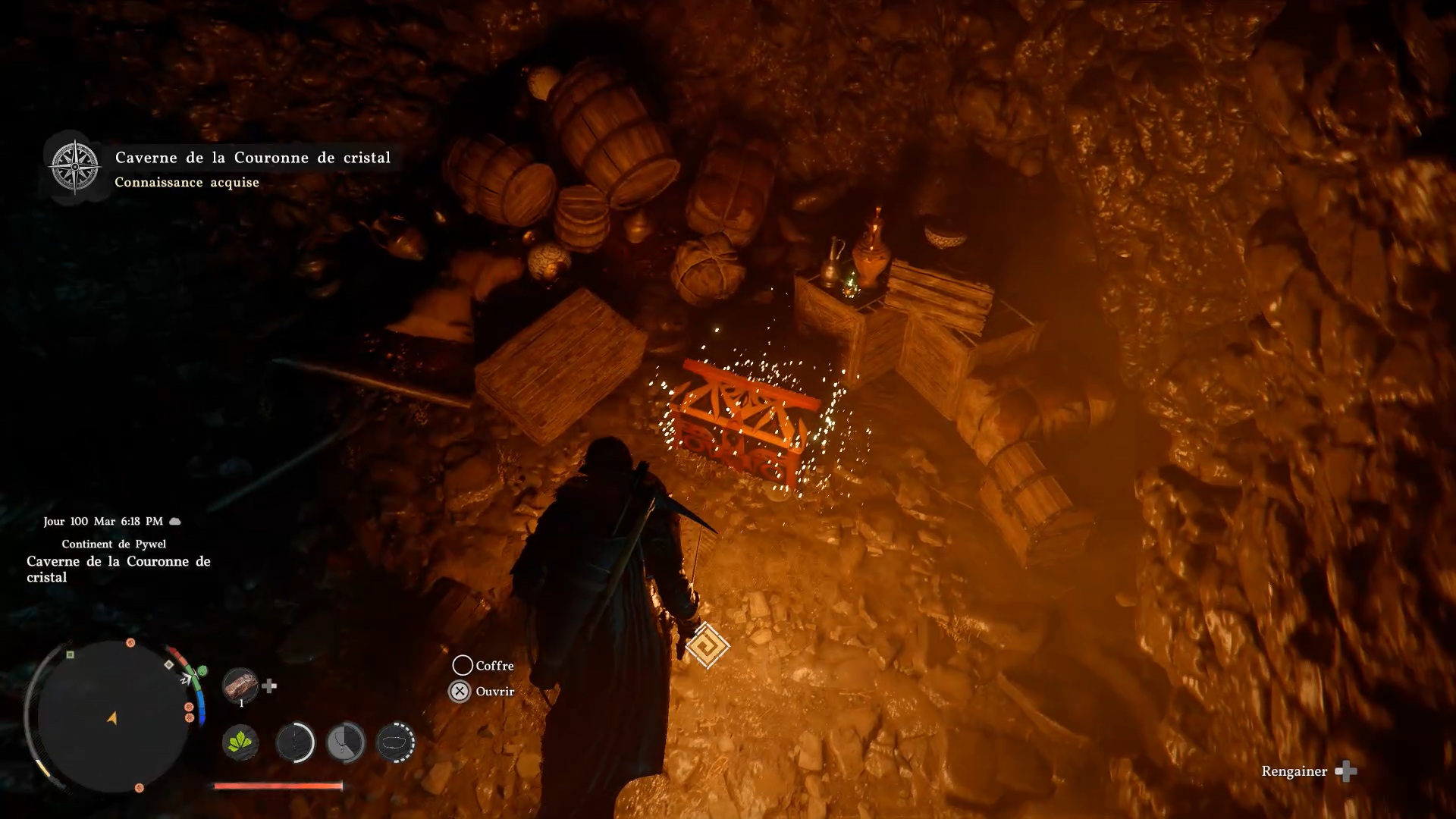
Task: Activate the green leaf skill icon
Action: pyautogui.click(x=240, y=742)
